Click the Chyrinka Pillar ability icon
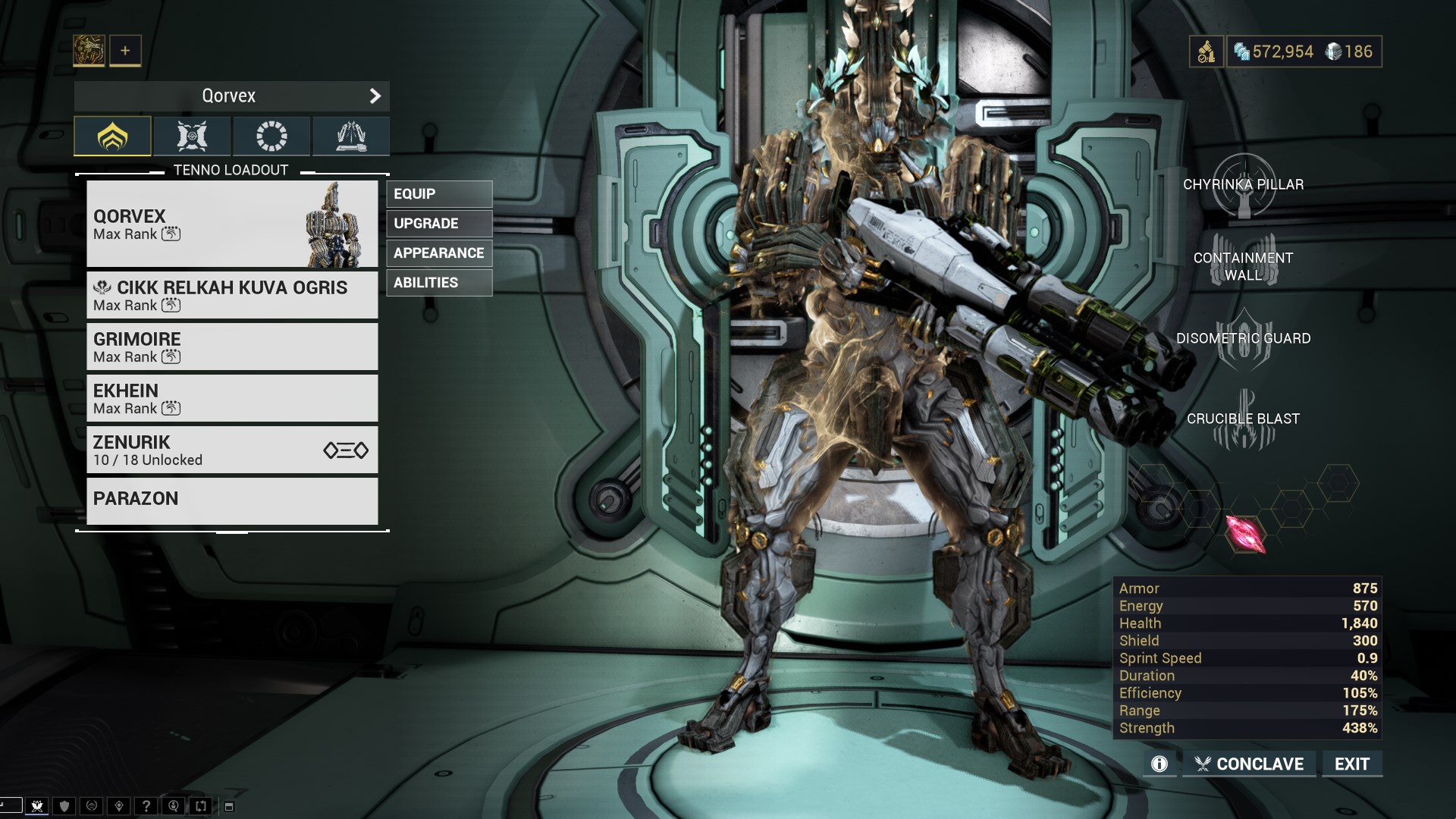The width and height of the screenshot is (1456, 819). (x=1244, y=185)
